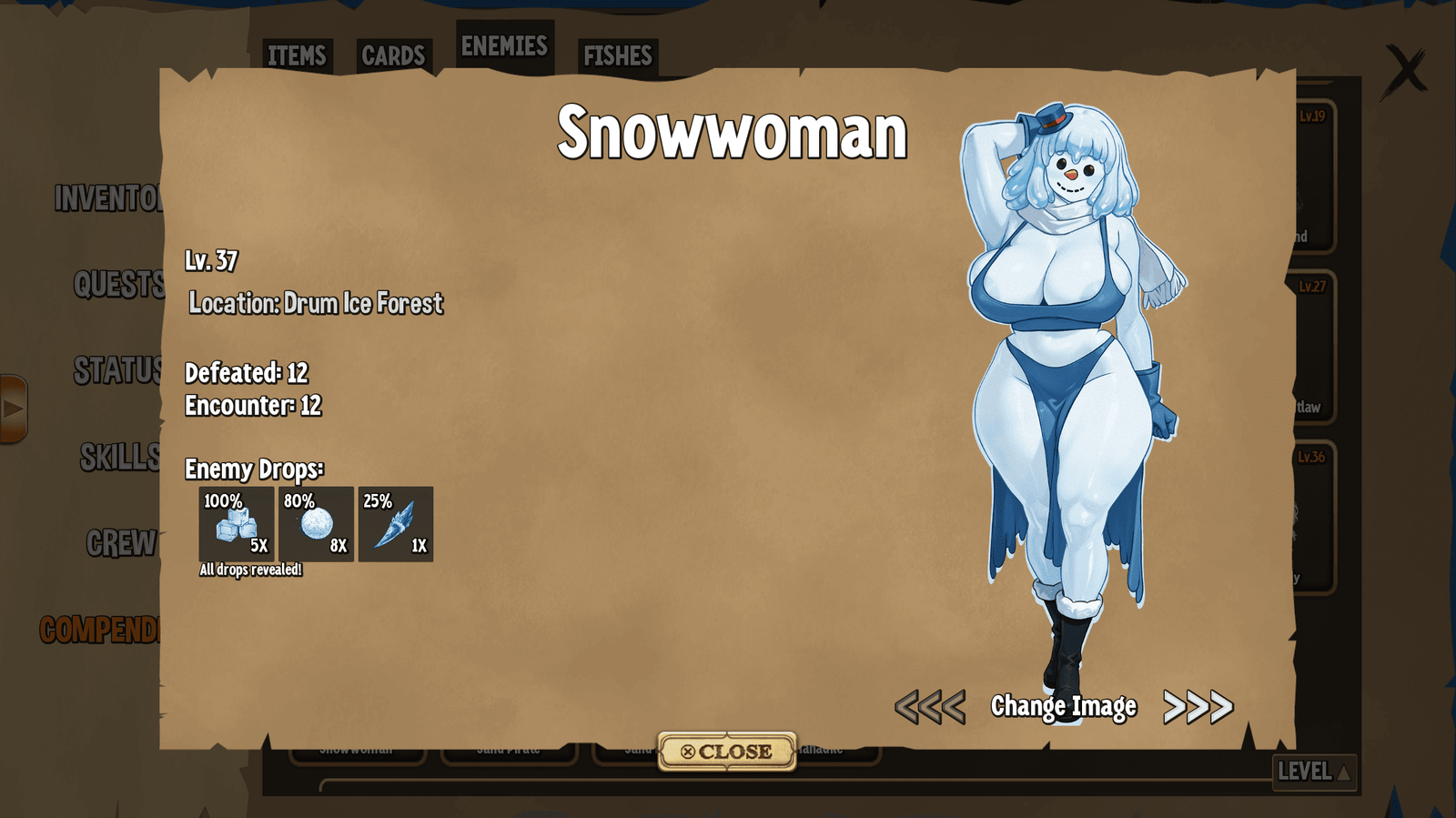Open the Status menu
Image resolution: width=1456 pixels, height=818 pixels.
point(118,370)
